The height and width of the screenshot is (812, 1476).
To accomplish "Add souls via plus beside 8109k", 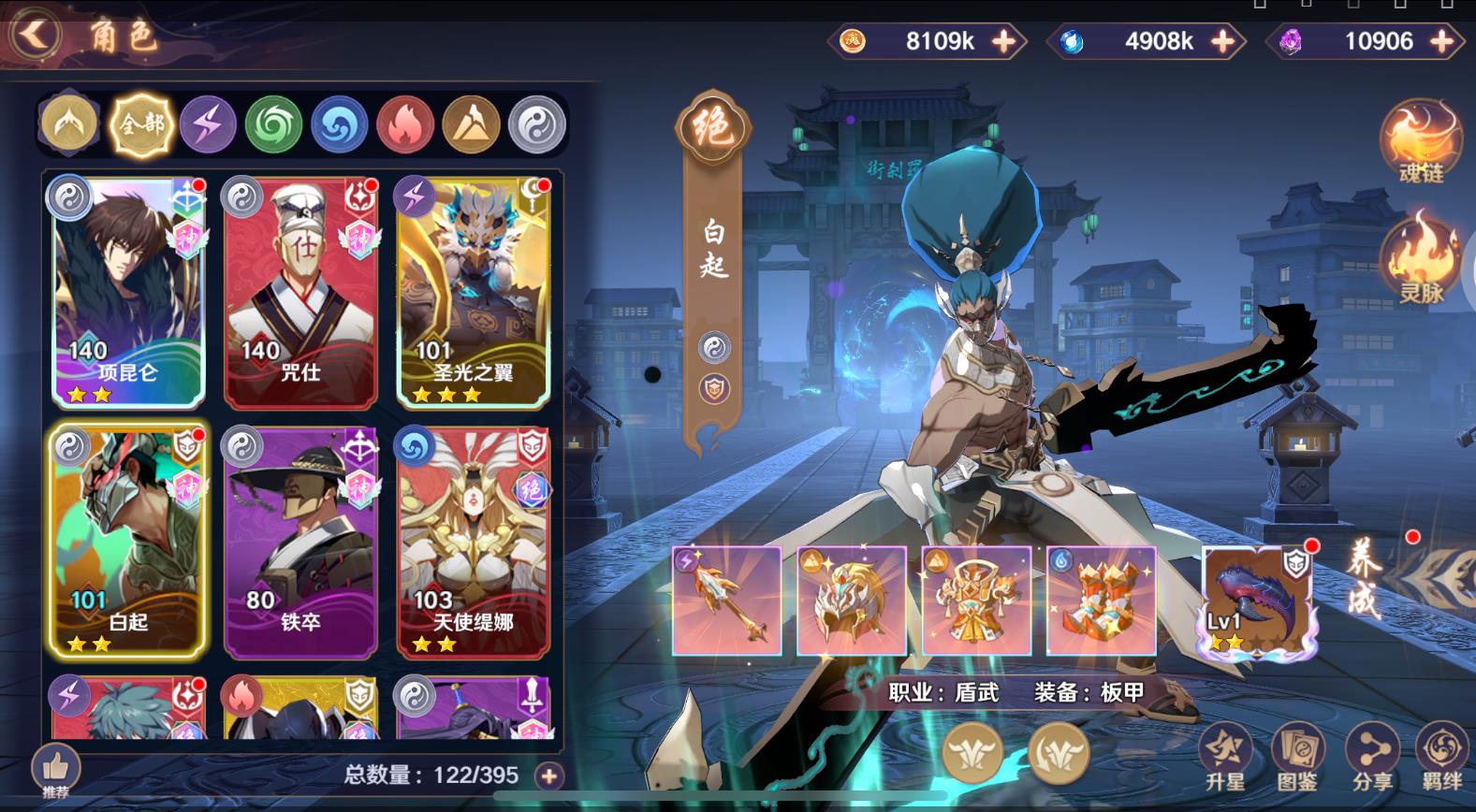I will (1004, 41).
